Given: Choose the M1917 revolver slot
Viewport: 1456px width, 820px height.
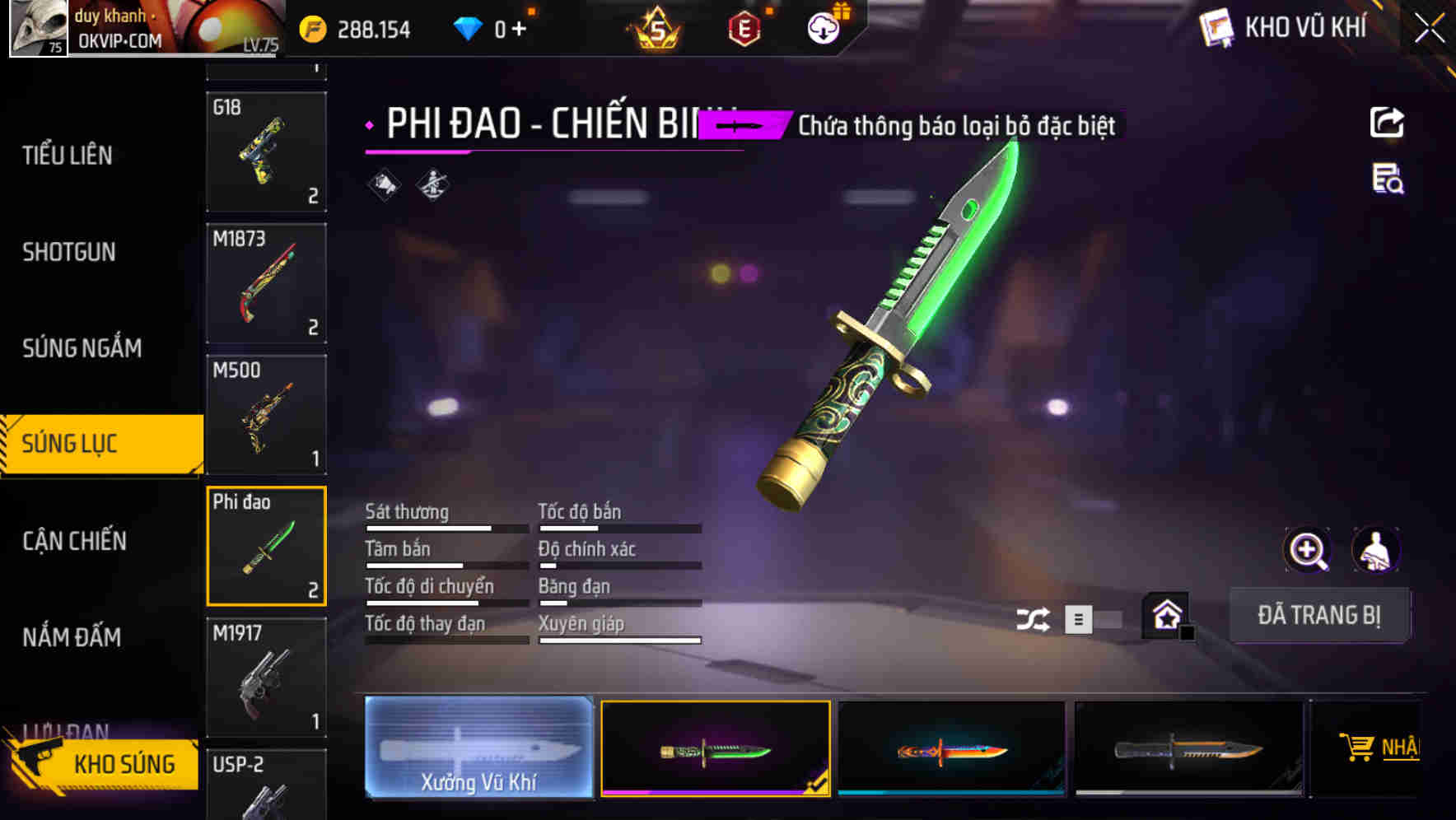Looking at the screenshot, I should point(266,677).
